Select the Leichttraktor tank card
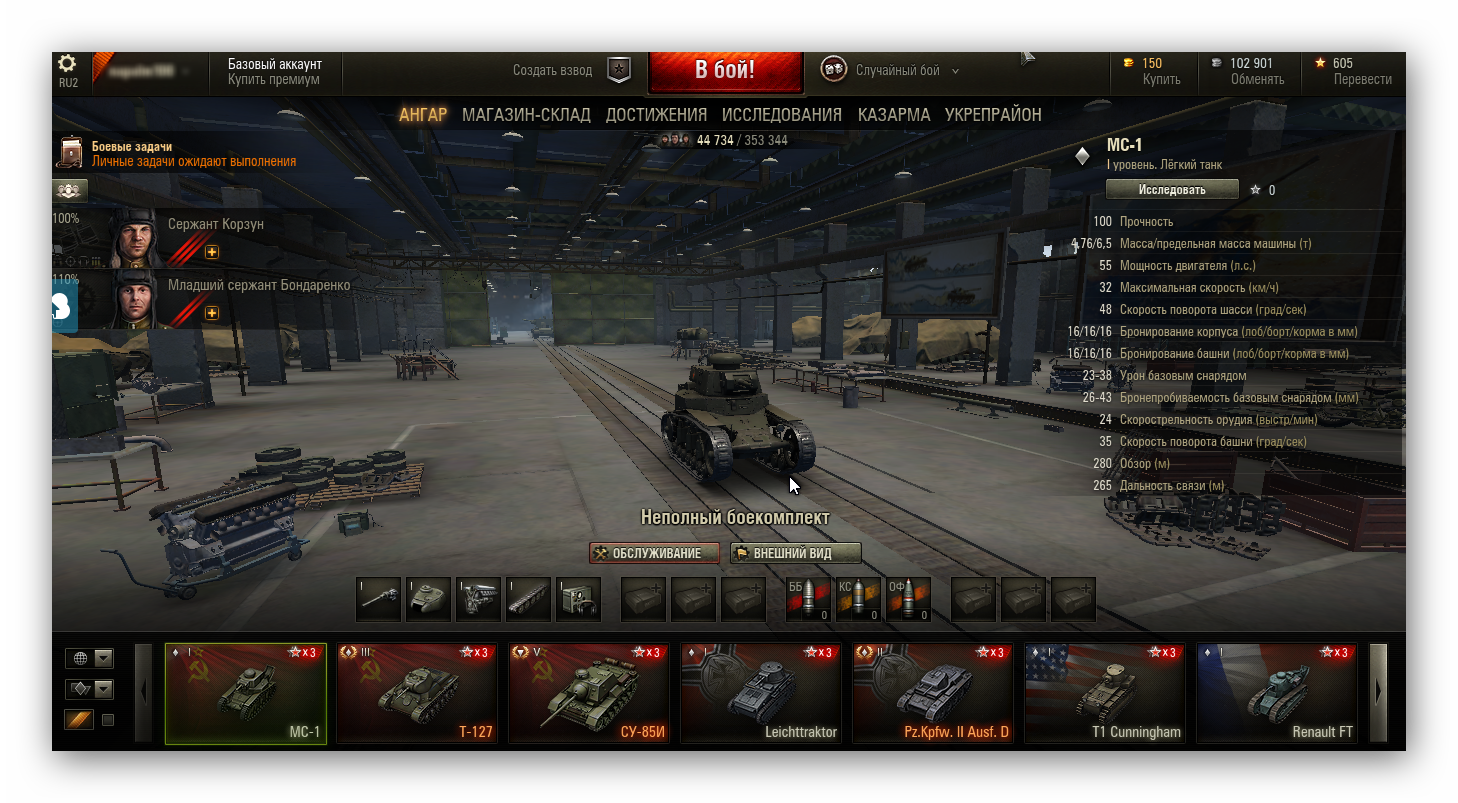 click(761, 693)
